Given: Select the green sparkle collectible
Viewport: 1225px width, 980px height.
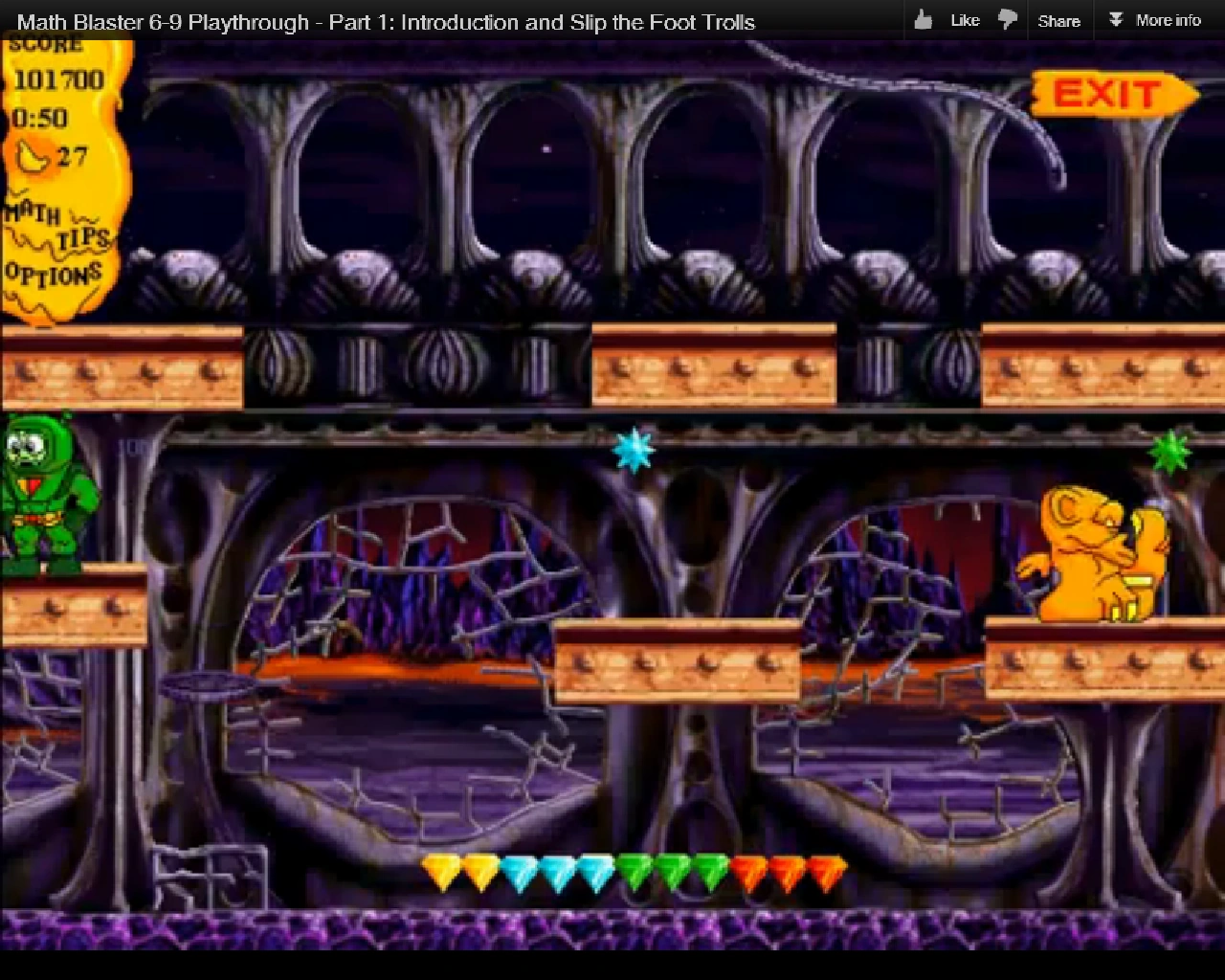Looking at the screenshot, I should [1171, 448].
